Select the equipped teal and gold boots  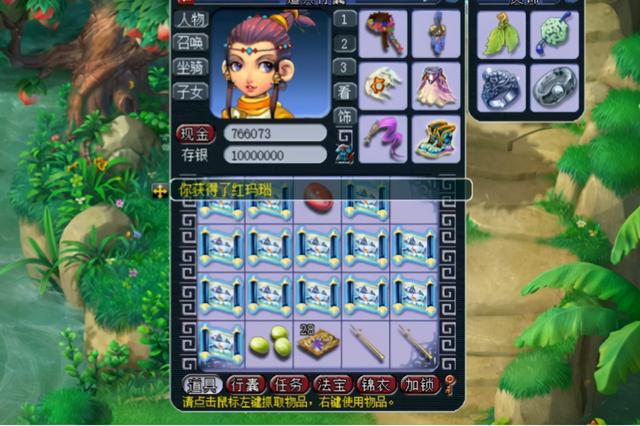[436, 138]
